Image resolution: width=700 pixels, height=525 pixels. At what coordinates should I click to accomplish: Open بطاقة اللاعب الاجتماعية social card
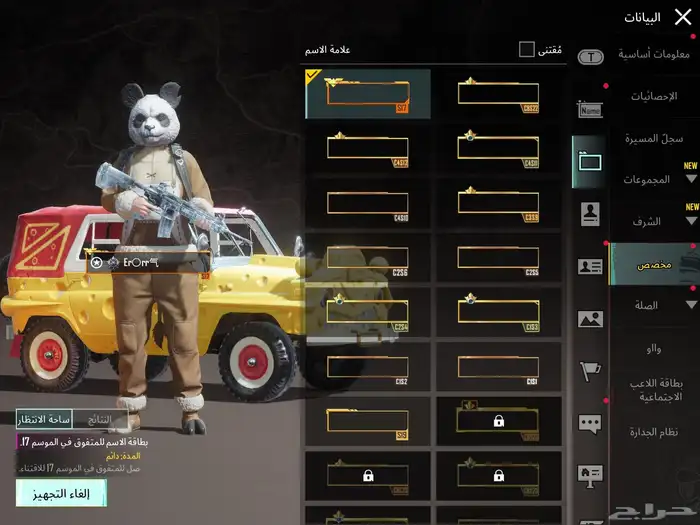(x=655, y=389)
